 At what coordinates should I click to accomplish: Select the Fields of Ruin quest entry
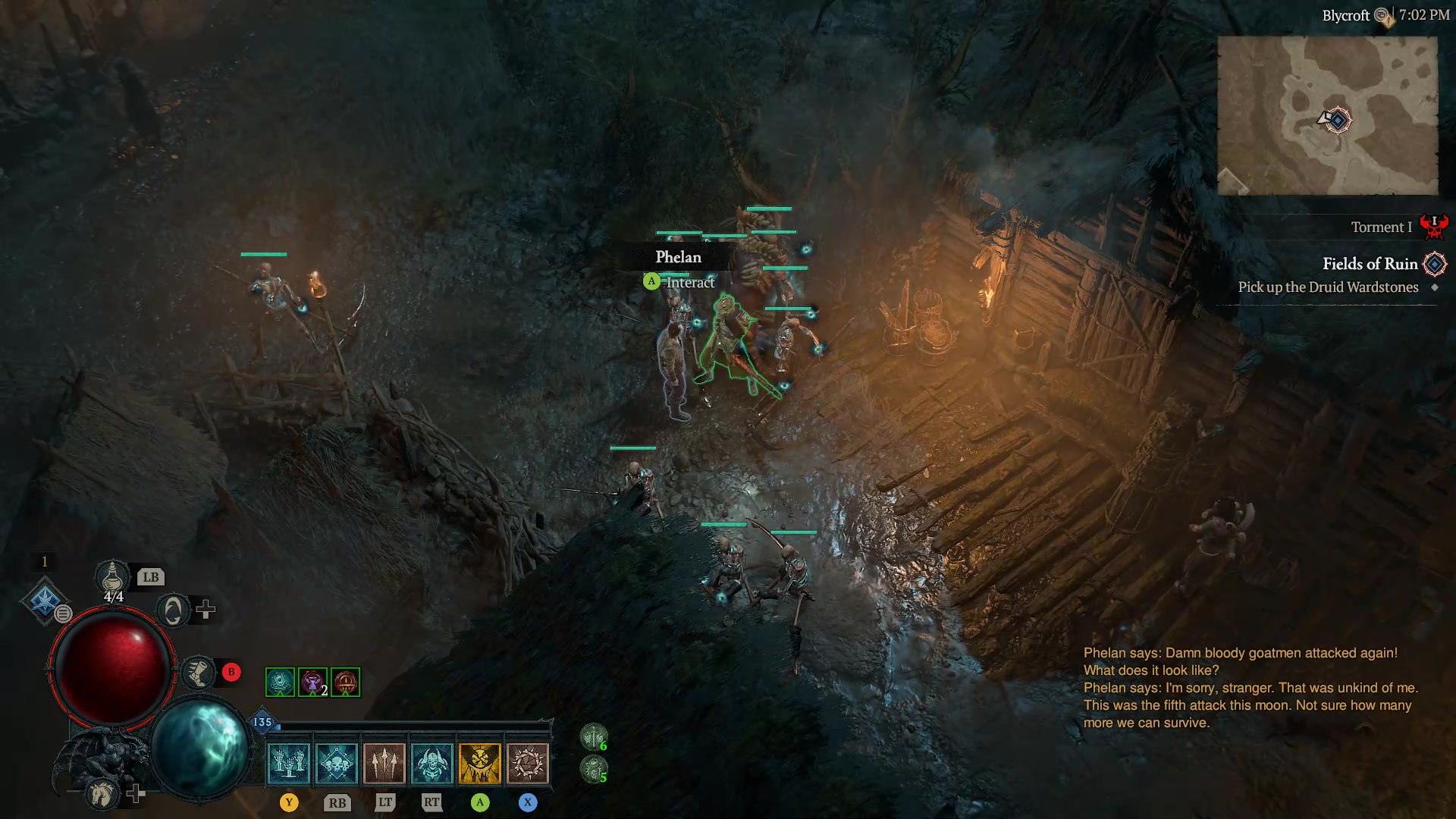(1370, 264)
